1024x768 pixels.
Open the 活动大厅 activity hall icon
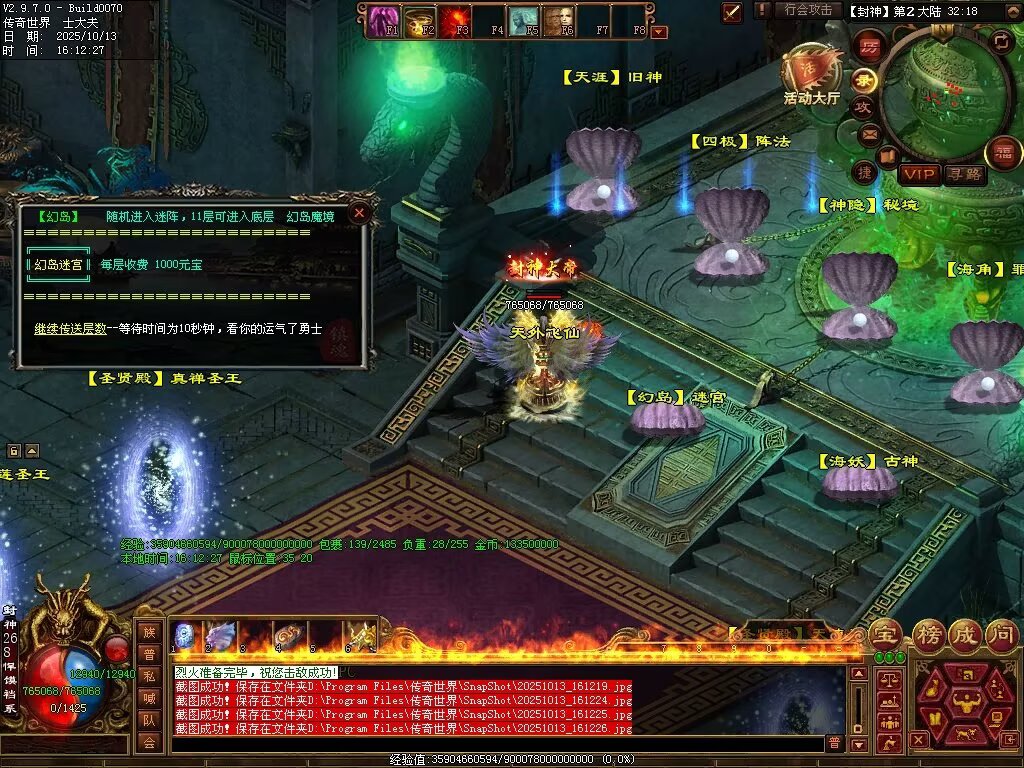point(811,77)
